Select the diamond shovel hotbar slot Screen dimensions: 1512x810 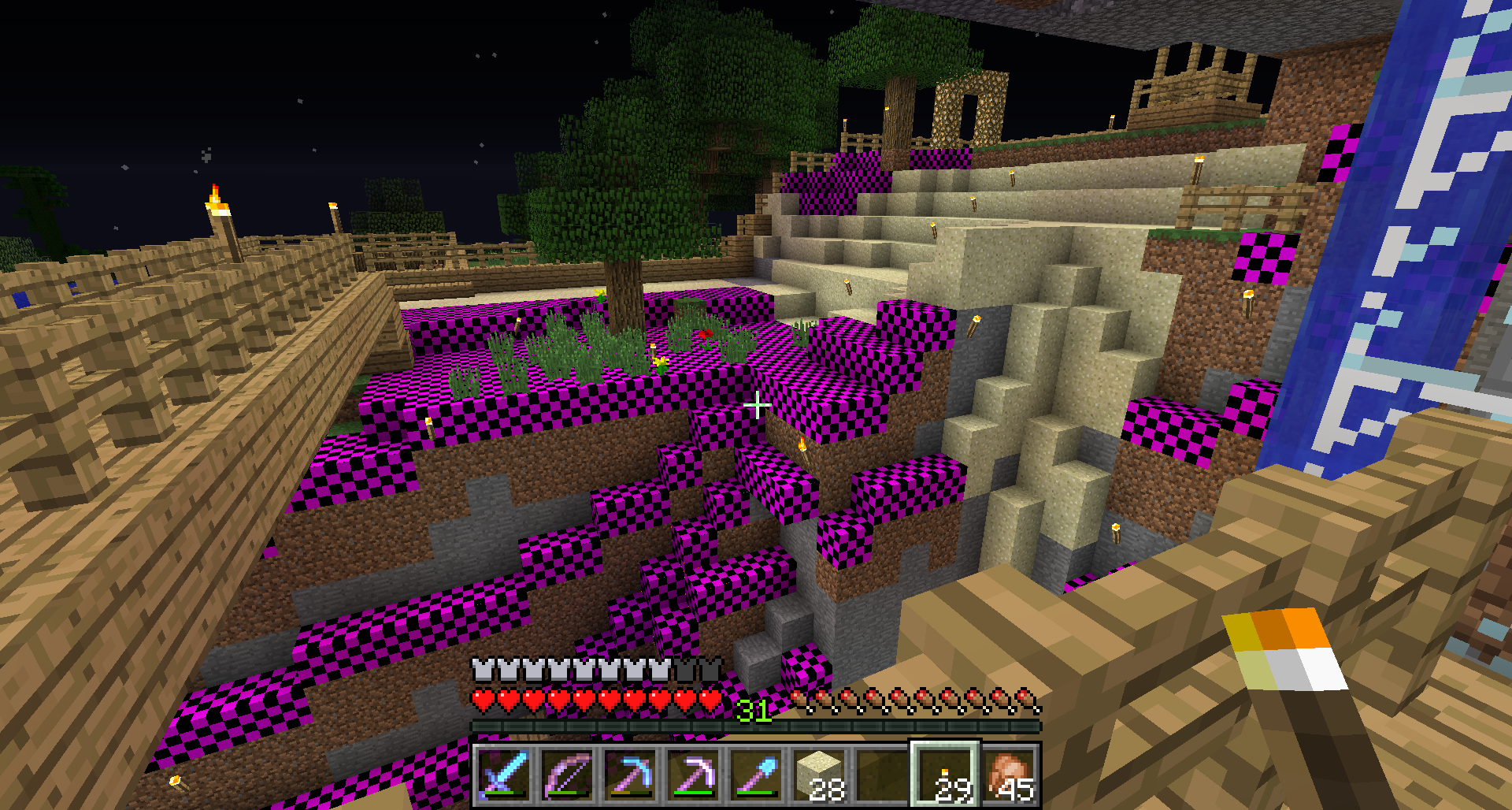[756, 775]
